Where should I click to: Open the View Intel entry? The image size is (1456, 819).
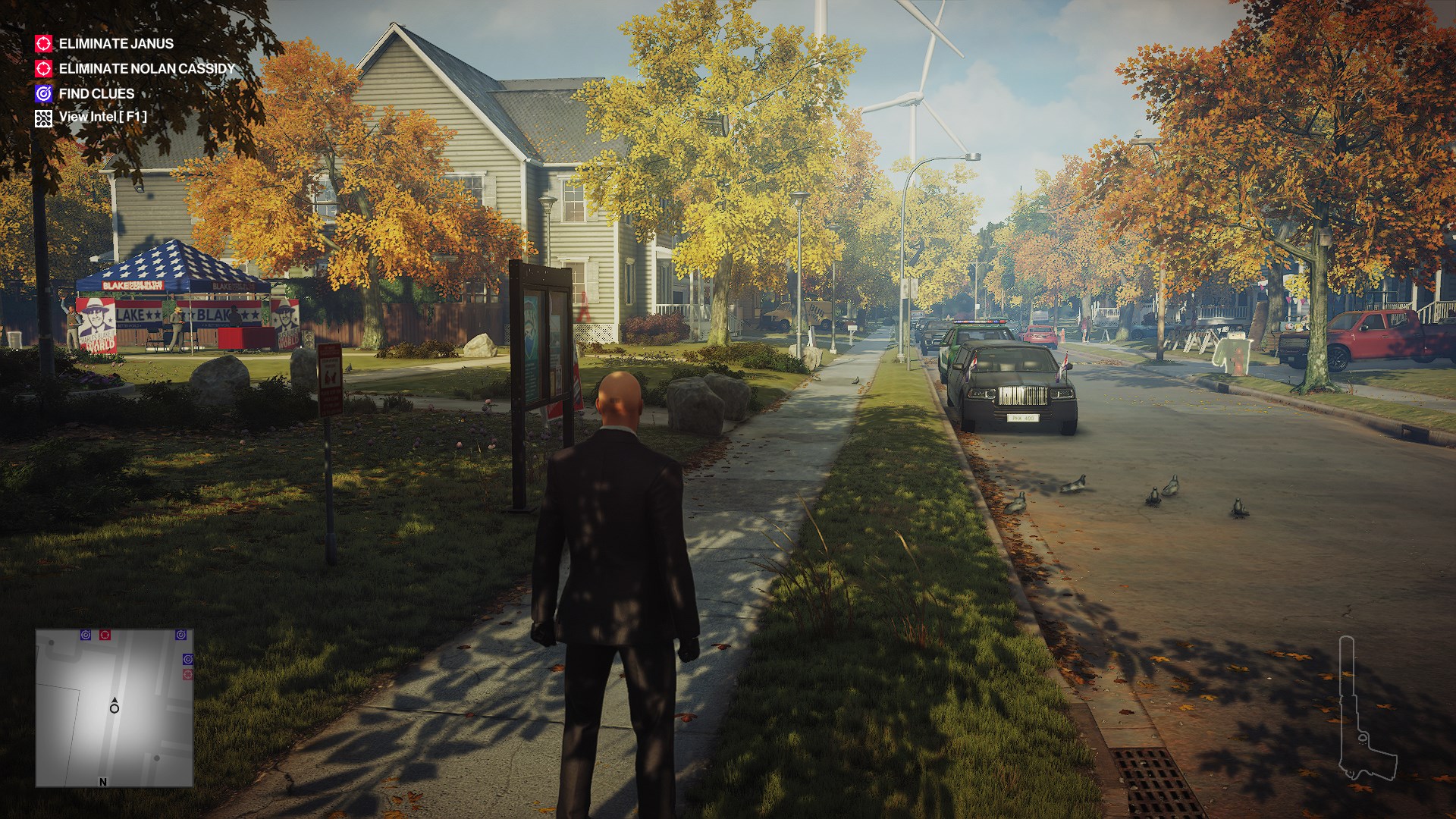click(x=102, y=117)
